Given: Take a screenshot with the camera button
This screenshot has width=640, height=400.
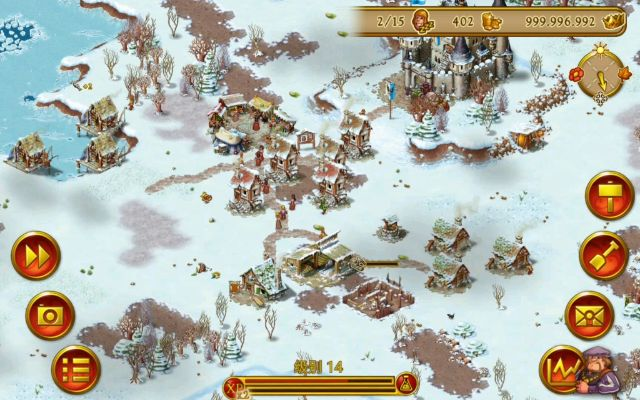Looking at the screenshot, I should [50, 315].
